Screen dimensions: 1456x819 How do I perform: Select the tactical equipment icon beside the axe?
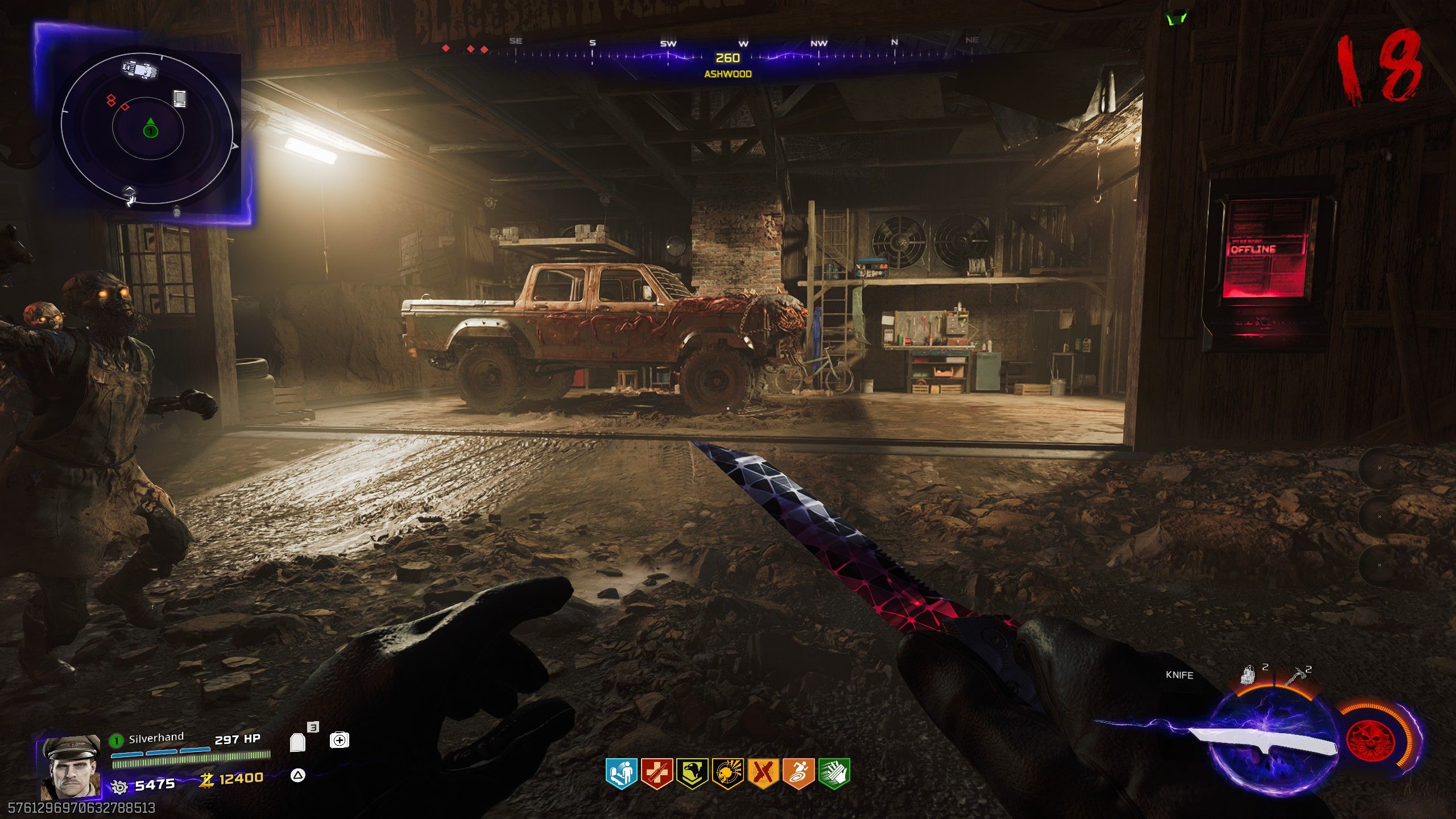1248,676
